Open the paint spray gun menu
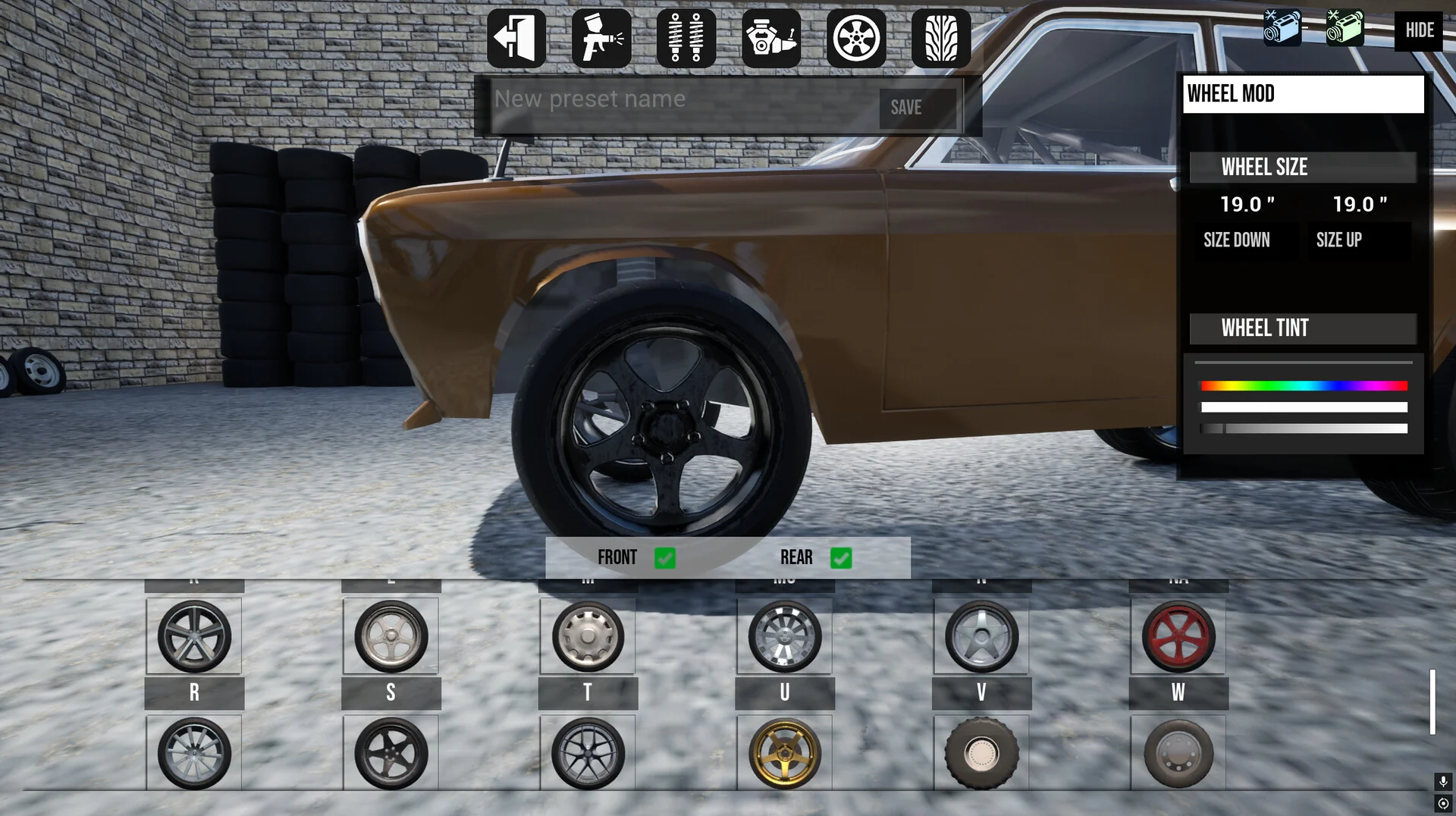 [x=601, y=38]
